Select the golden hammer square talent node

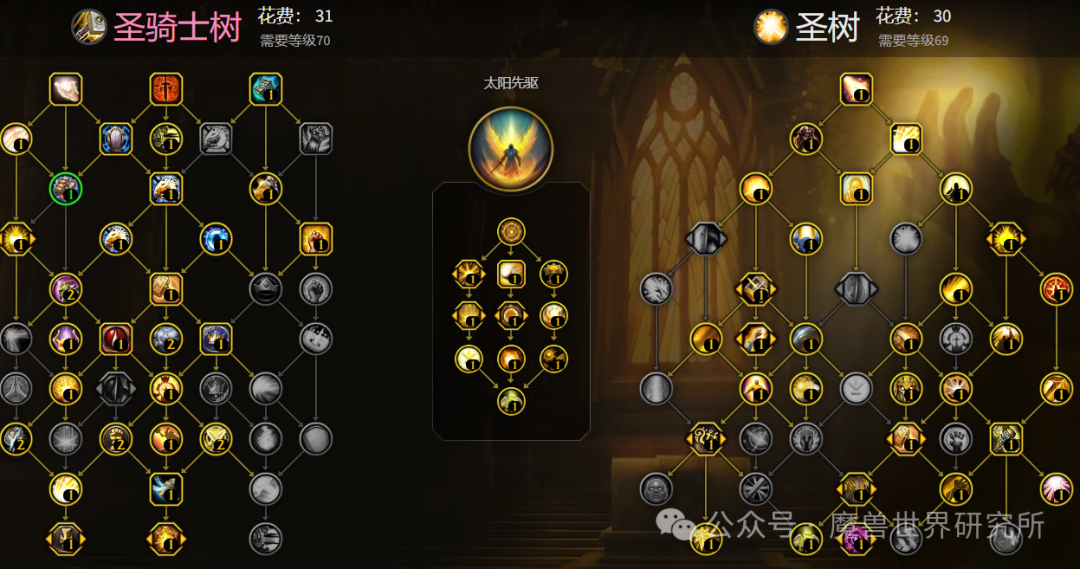coord(1006,438)
